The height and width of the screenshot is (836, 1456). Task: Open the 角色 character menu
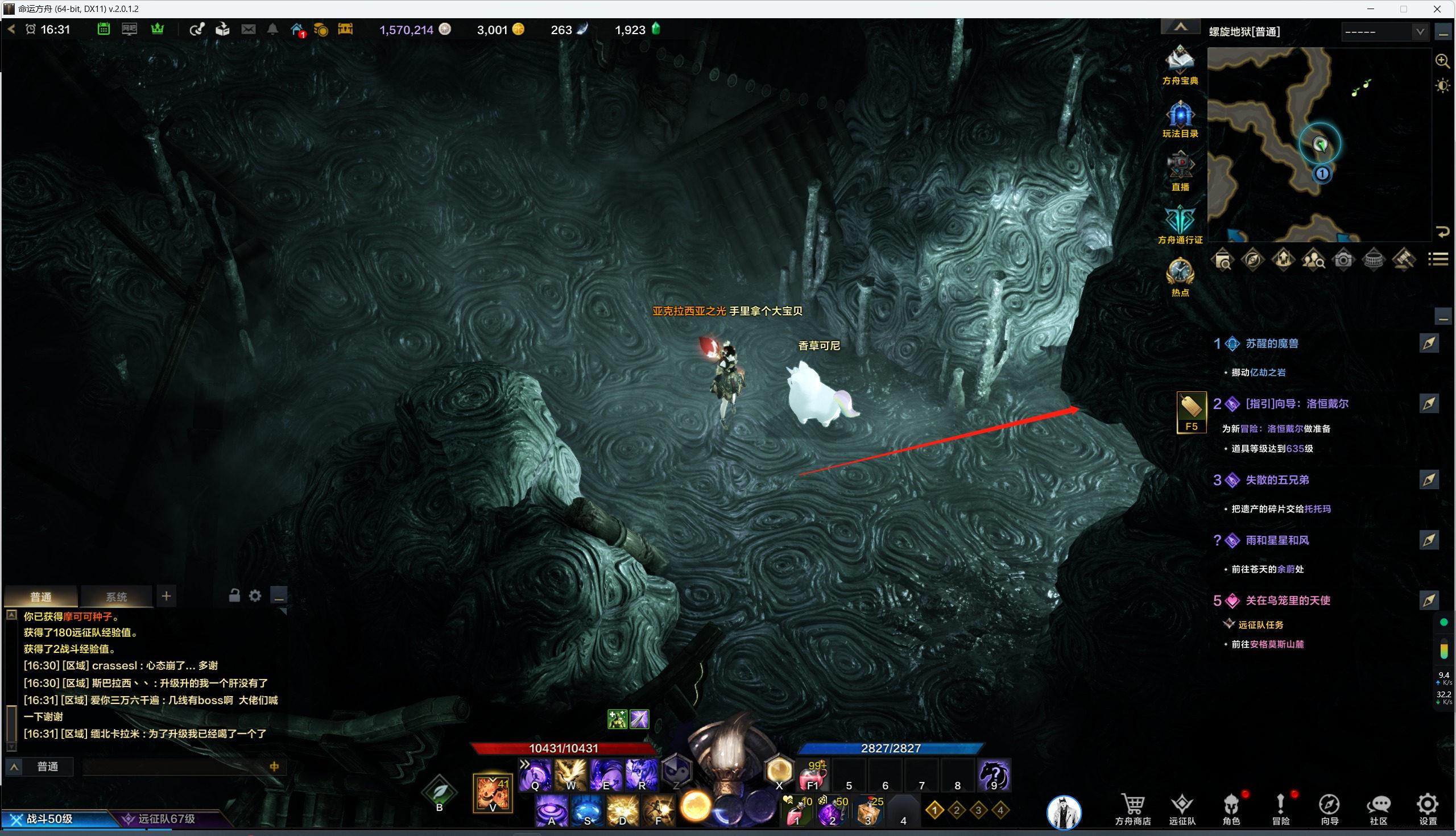(x=1231, y=809)
